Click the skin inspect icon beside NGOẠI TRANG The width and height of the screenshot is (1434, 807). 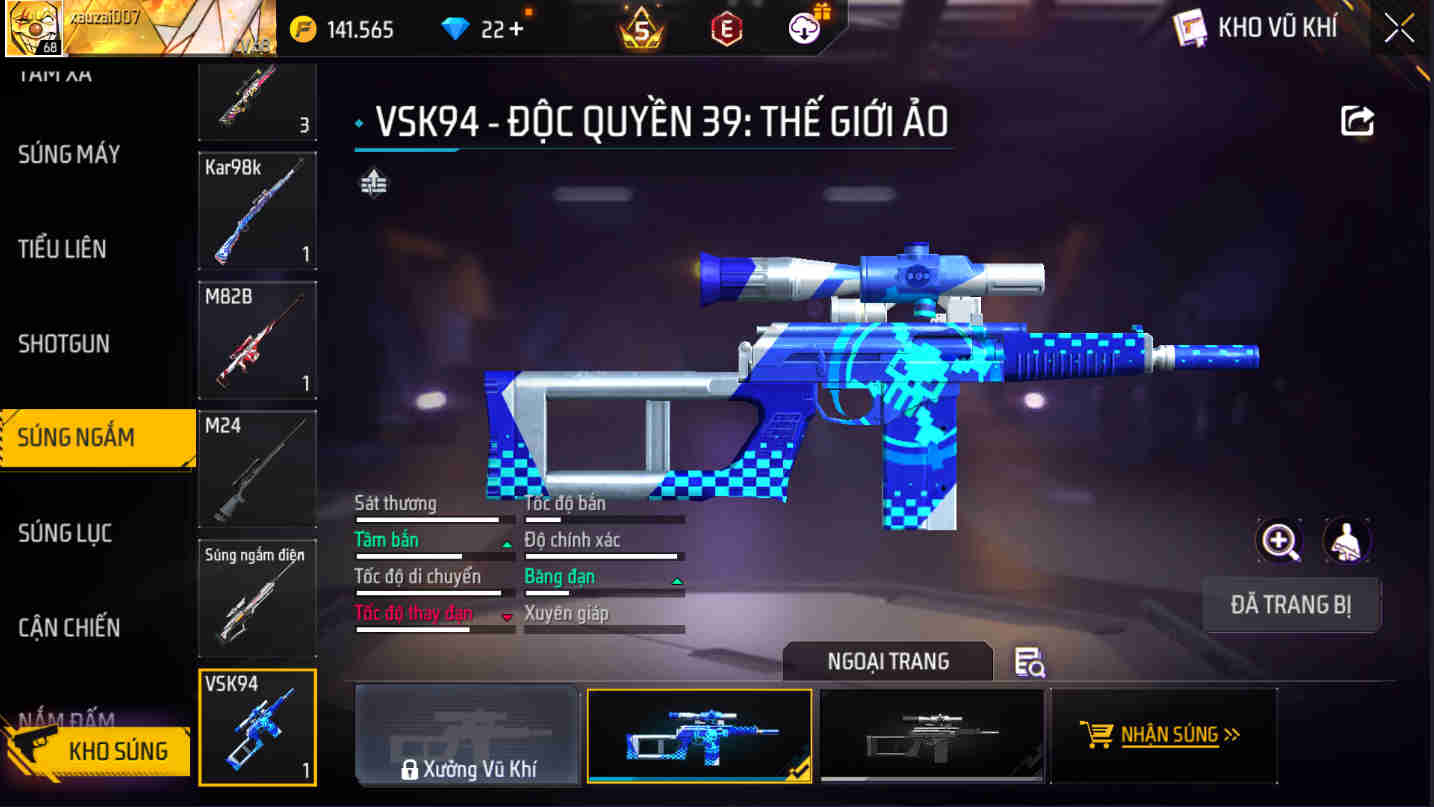click(x=1030, y=662)
